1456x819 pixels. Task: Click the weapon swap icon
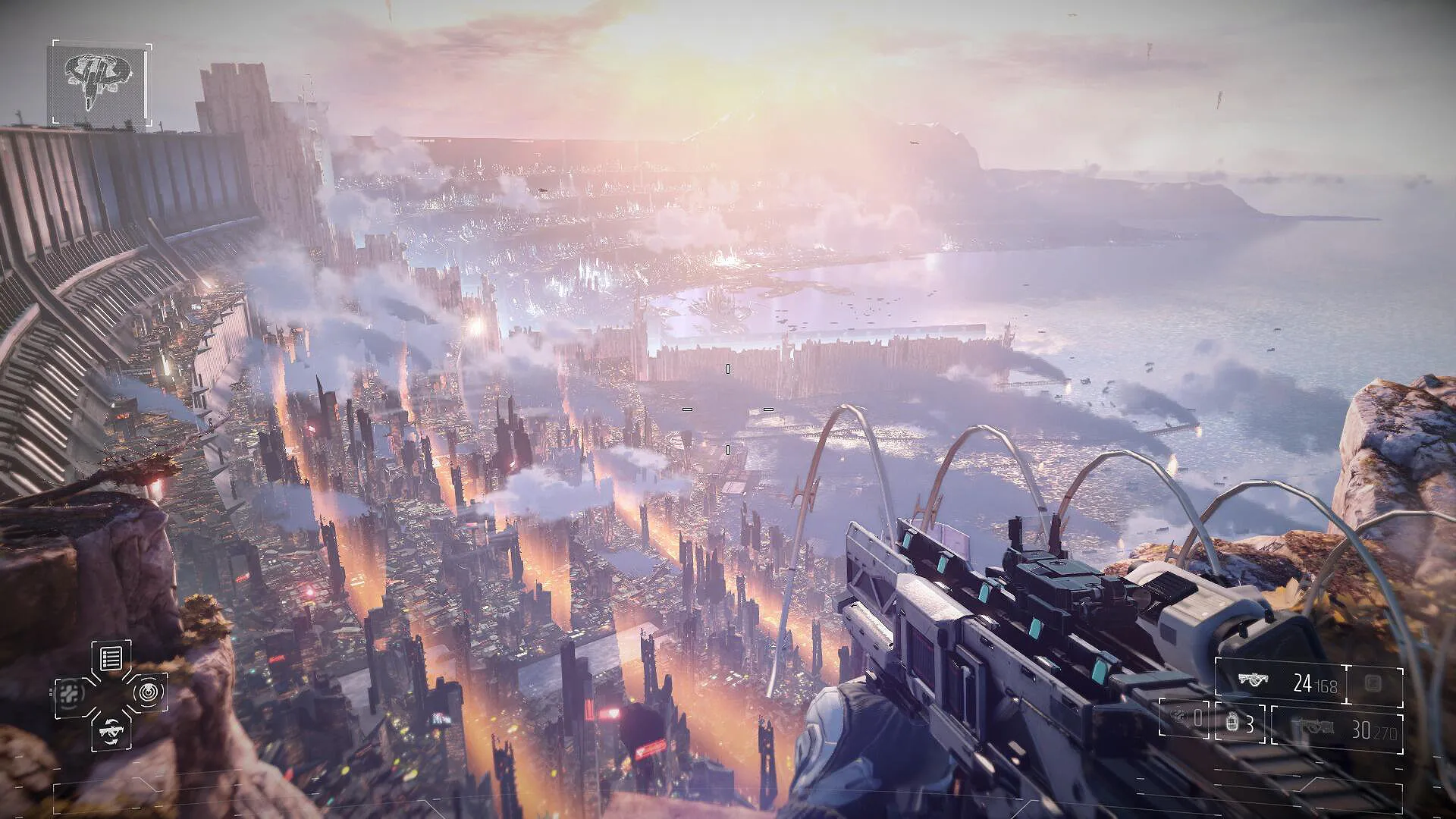111,730
